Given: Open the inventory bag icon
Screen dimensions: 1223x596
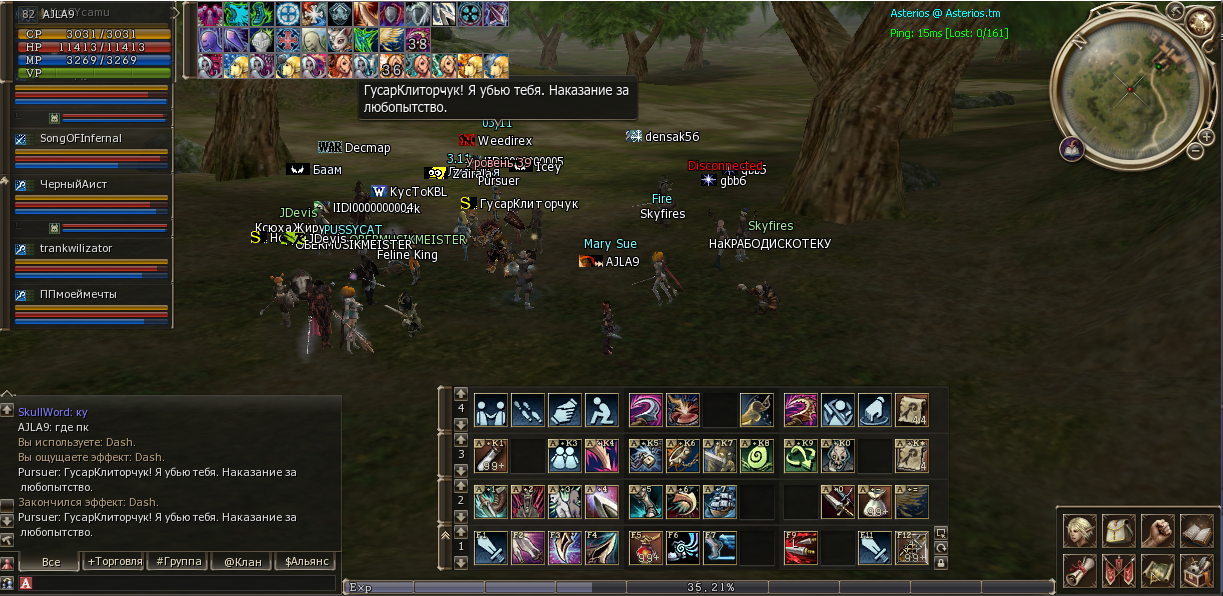Looking at the screenshot, I should pos(1118,531).
